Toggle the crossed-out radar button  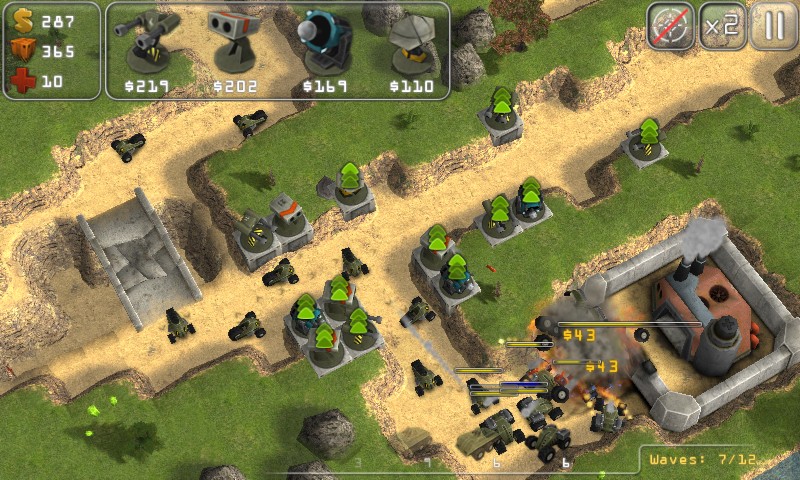click(669, 26)
